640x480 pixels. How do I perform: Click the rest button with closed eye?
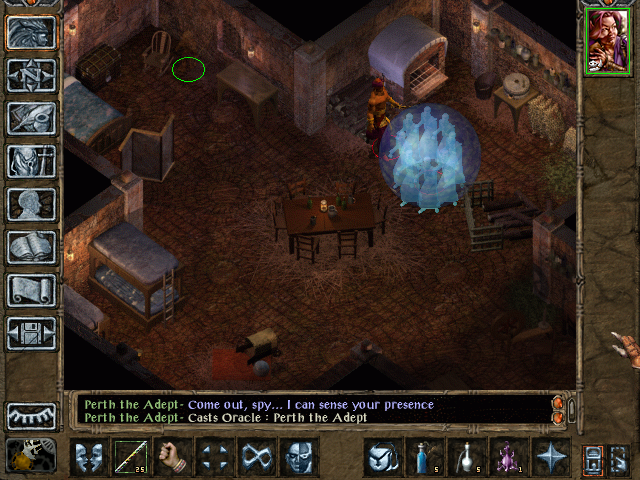coord(31,415)
